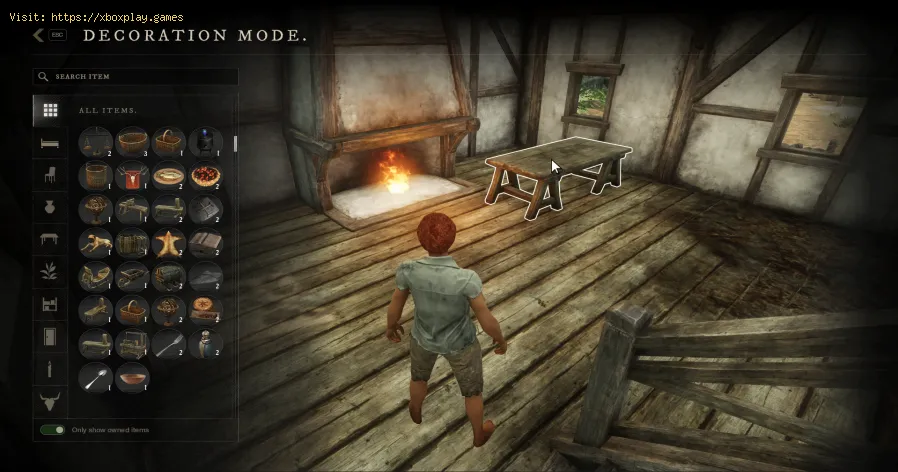The width and height of the screenshot is (898, 472).
Task: Click the Search Item field
Action: pyautogui.click(x=140, y=76)
